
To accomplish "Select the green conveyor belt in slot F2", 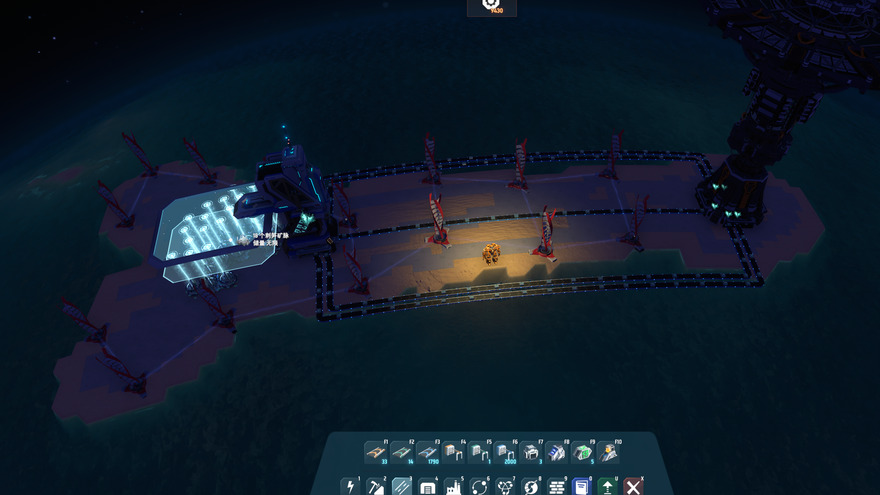I will click(401, 452).
